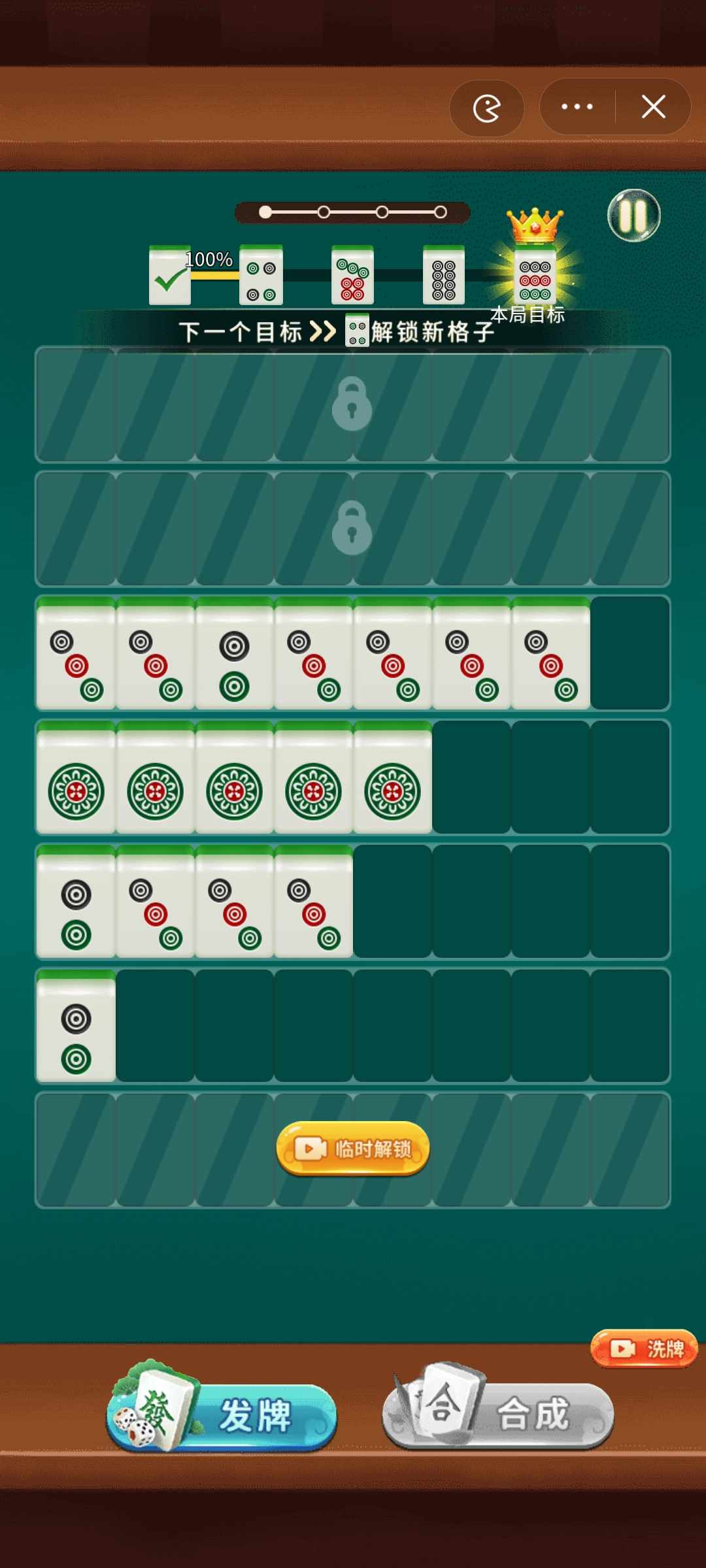Select the completed goal tile with checkmark
This screenshot has height=1568, width=706.
point(170,276)
